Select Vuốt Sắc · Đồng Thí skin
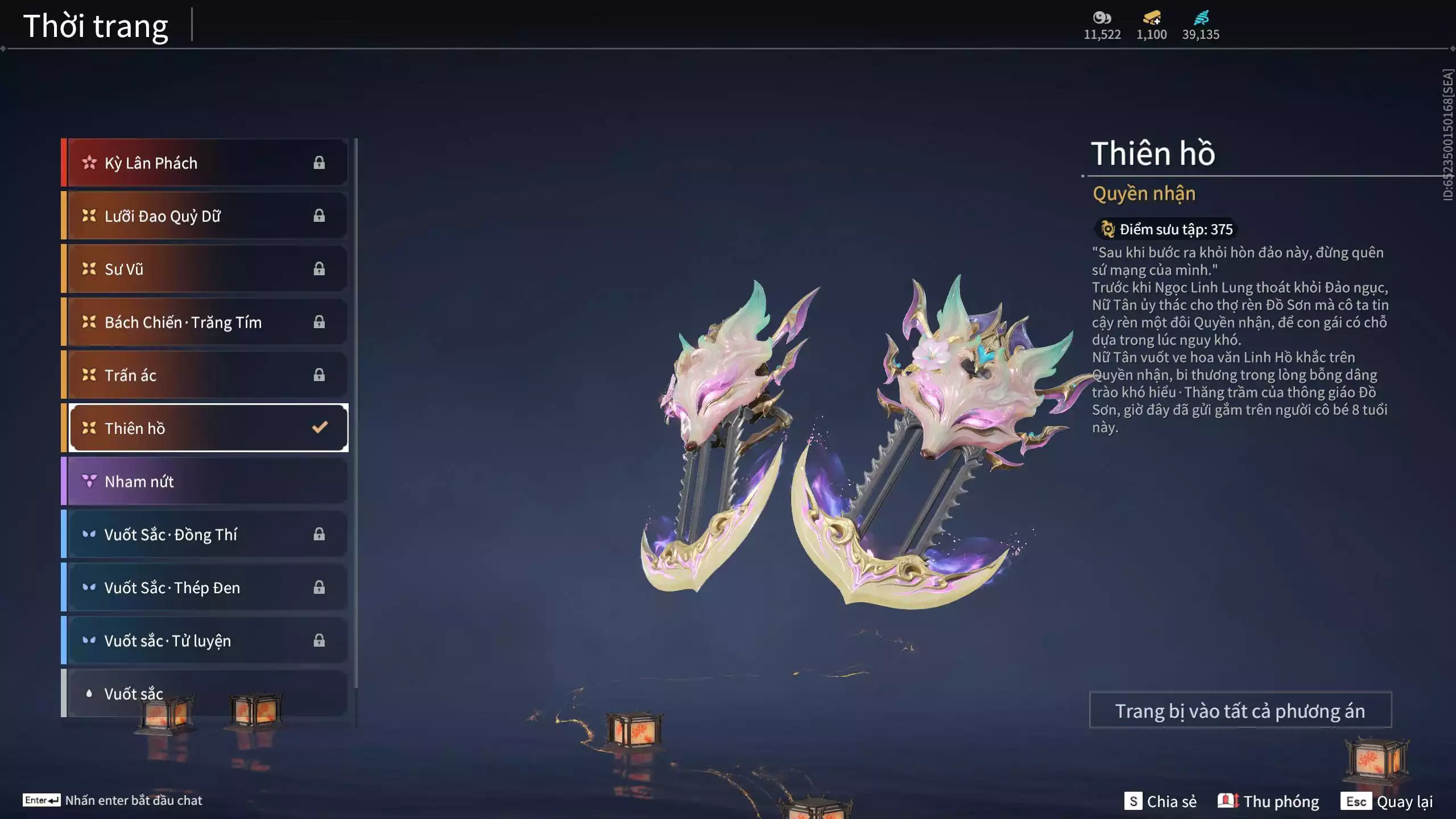 (205, 535)
